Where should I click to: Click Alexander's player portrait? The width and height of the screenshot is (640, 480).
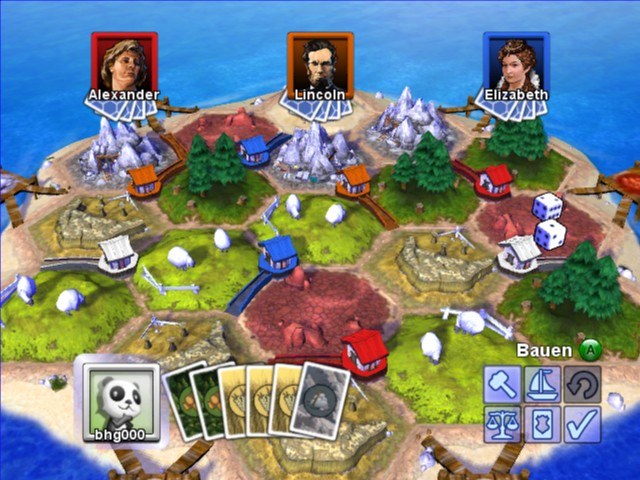124,66
